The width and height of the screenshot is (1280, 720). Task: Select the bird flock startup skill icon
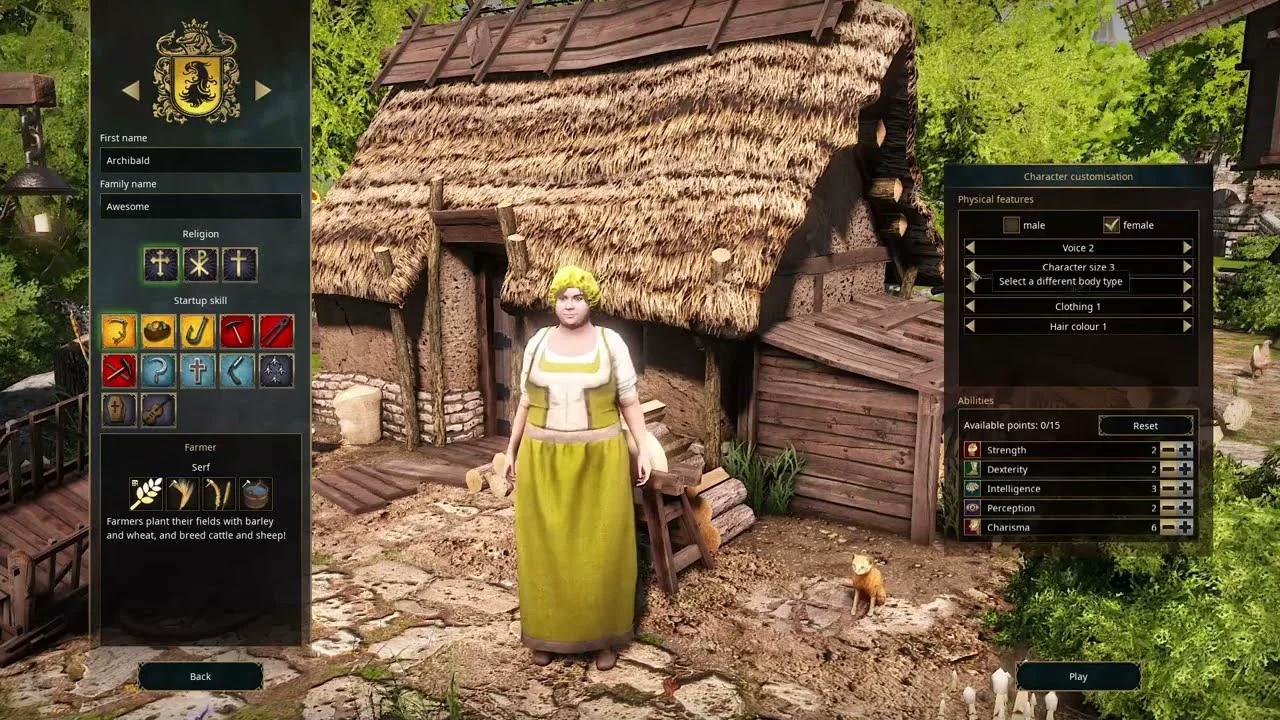tap(277, 370)
